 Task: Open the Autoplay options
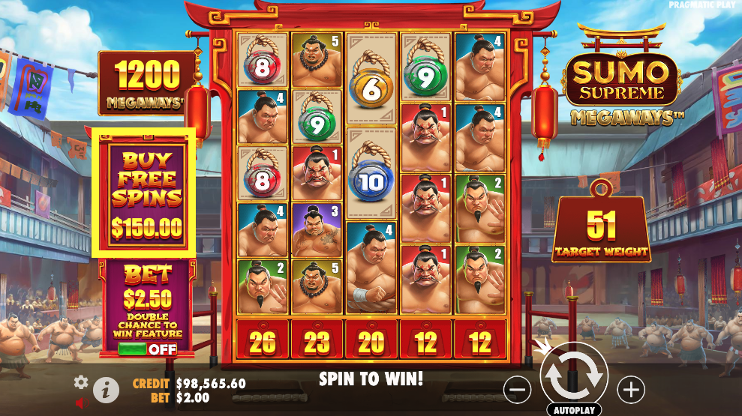pyautogui.click(x=574, y=410)
